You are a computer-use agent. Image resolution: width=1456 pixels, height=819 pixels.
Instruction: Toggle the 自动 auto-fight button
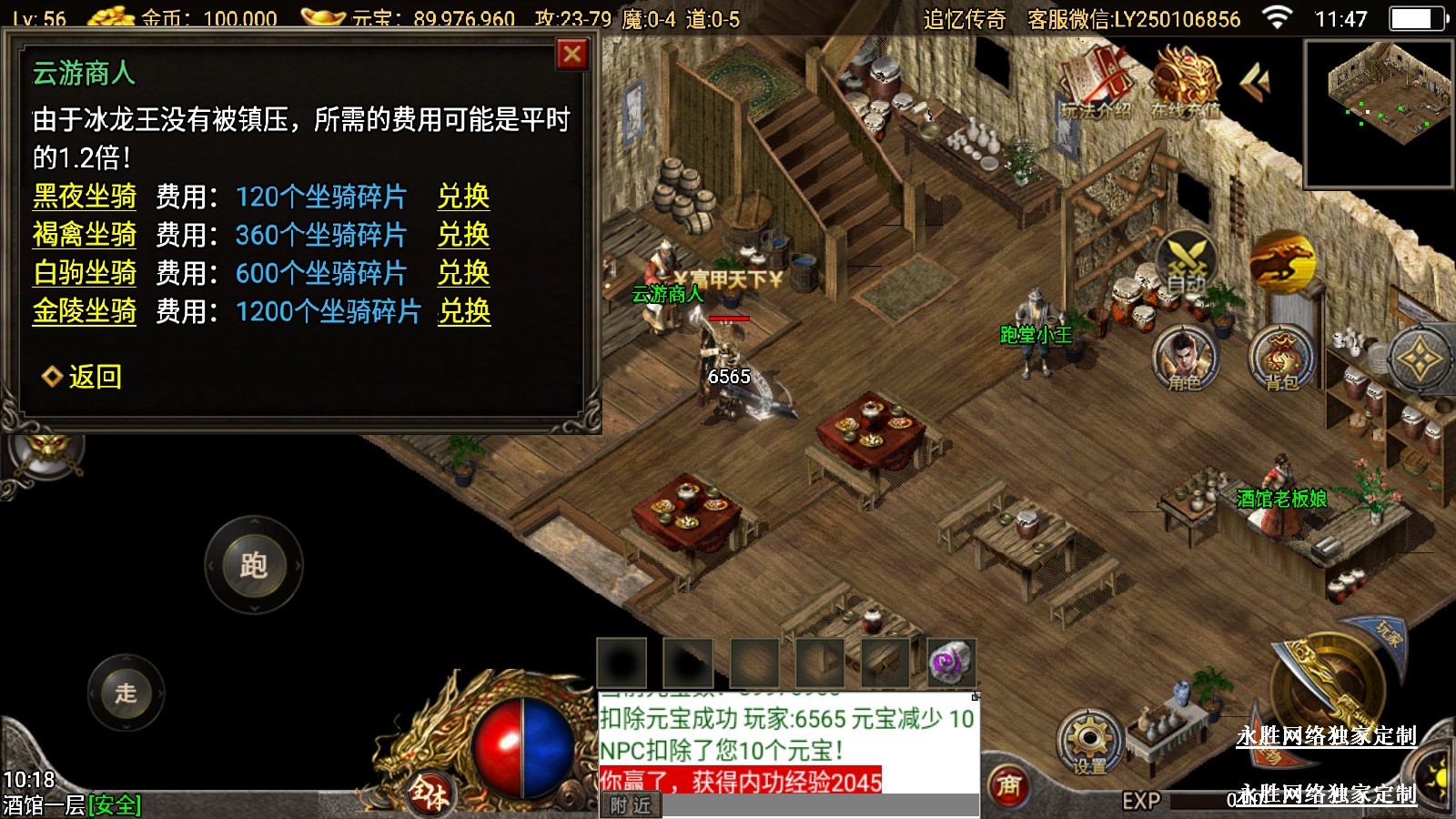[1186, 263]
